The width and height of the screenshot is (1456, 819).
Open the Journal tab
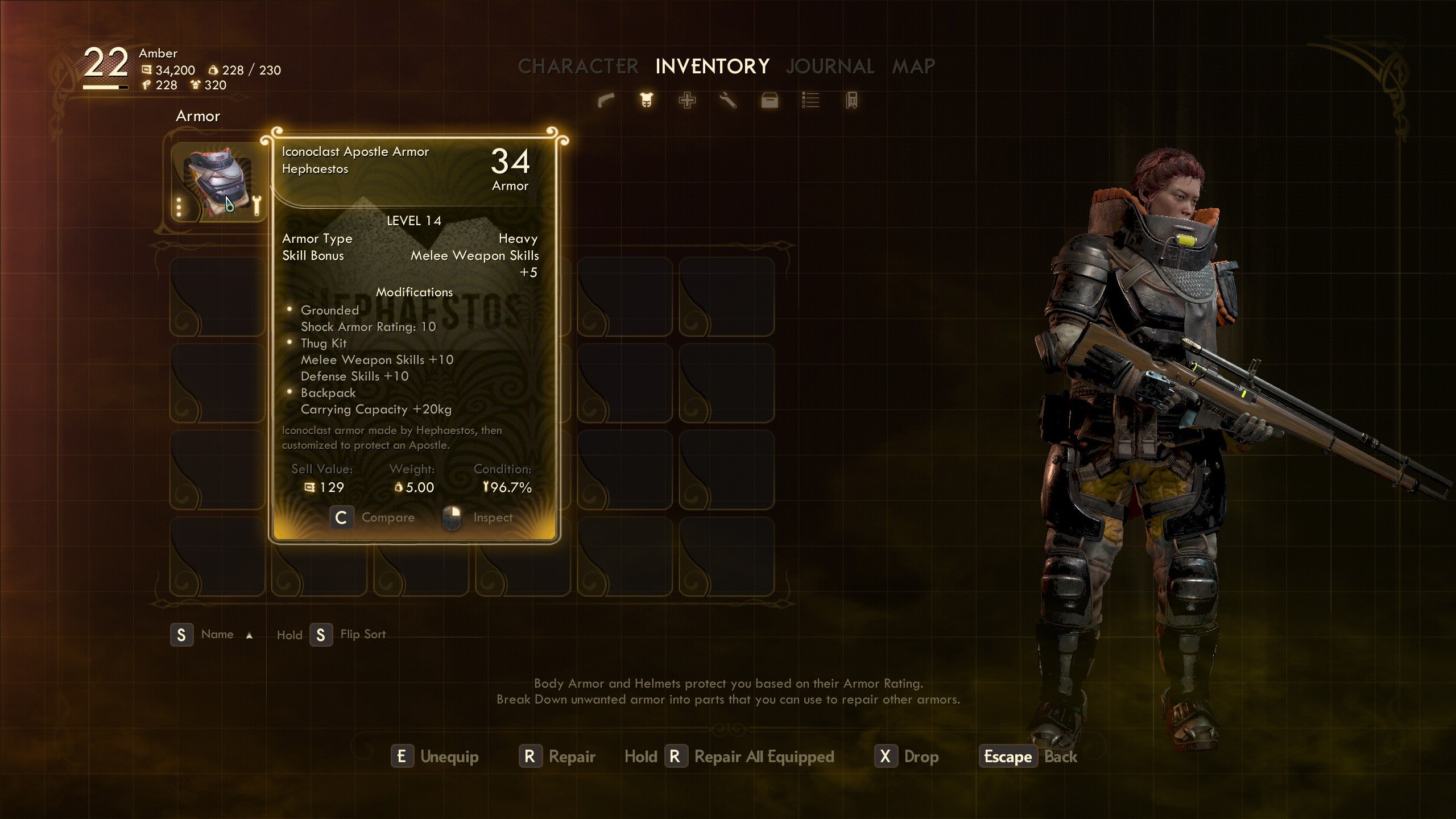click(830, 67)
